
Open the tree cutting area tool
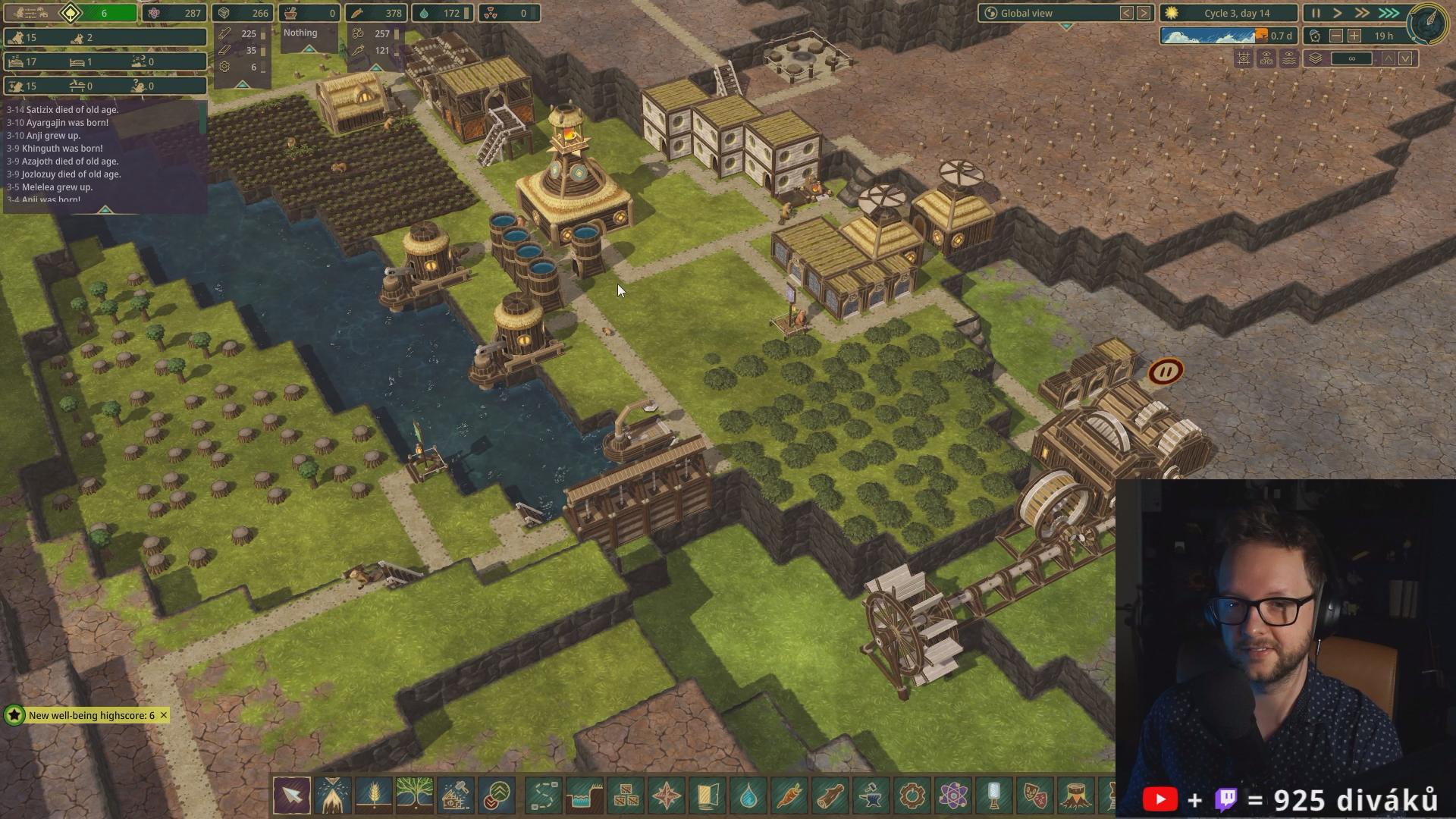click(333, 795)
